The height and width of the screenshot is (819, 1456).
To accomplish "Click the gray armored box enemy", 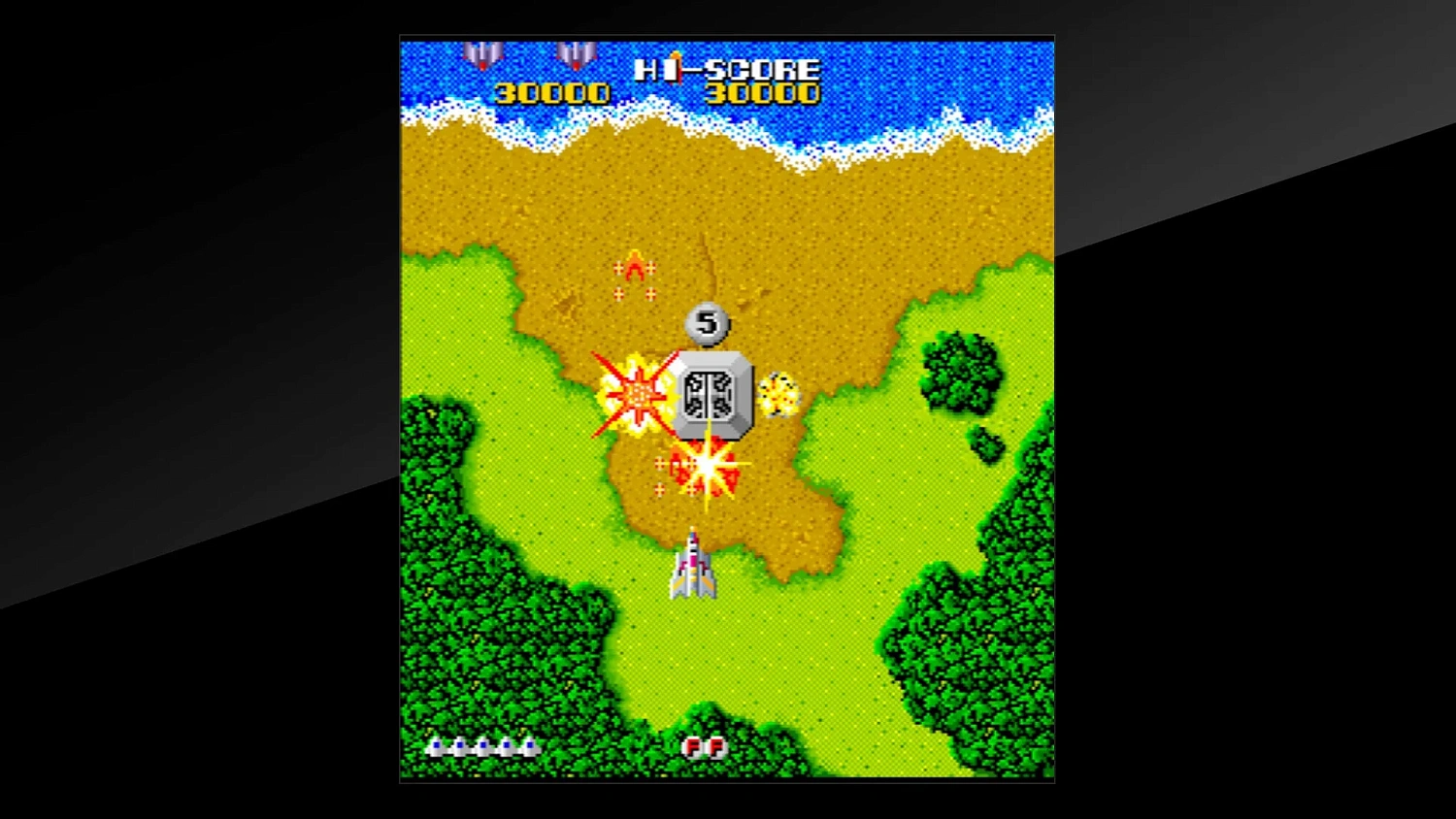I will pyautogui.click(x=714, y=393).
